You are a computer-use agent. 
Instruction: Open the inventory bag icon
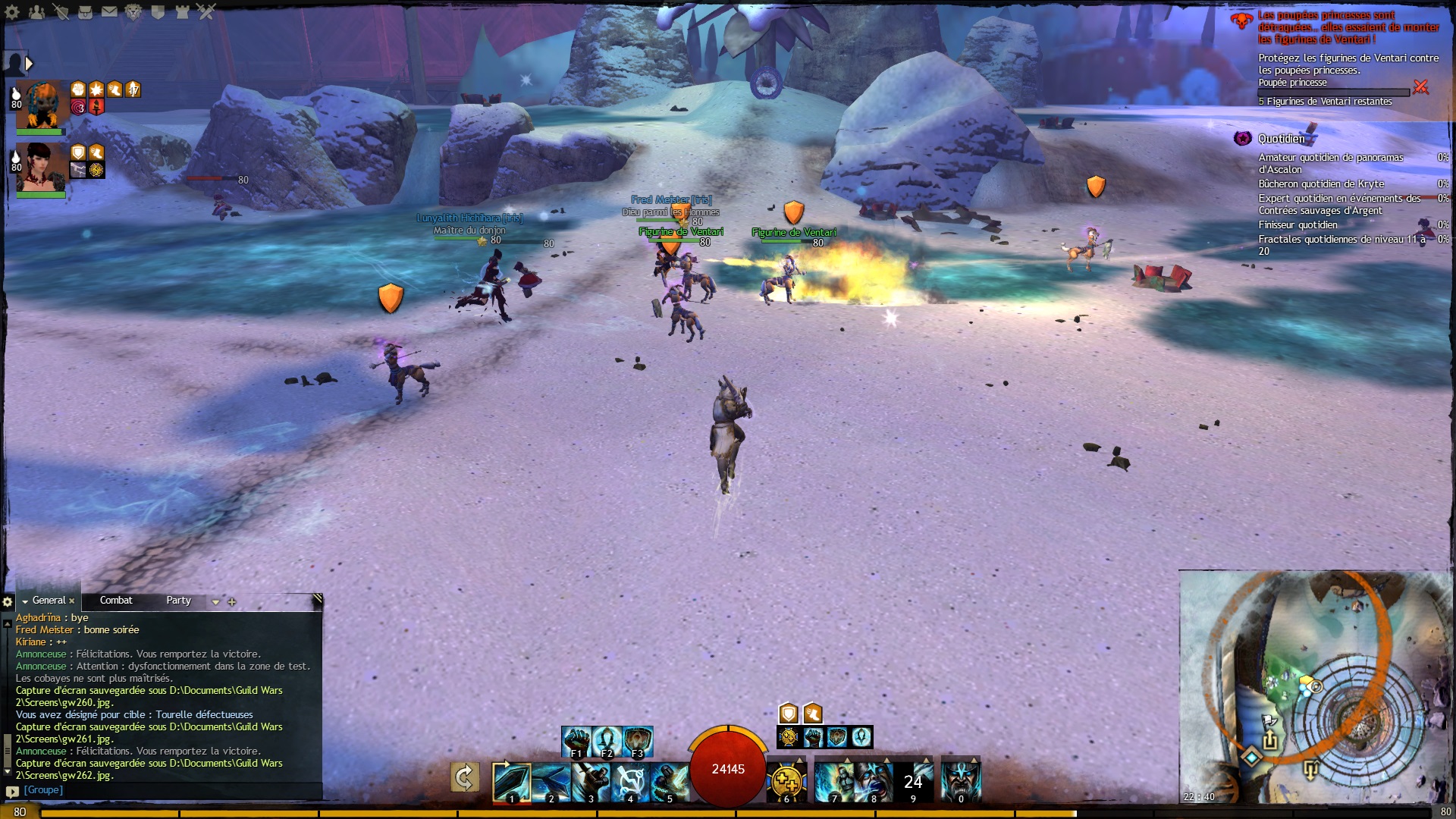tap(86, 11)
